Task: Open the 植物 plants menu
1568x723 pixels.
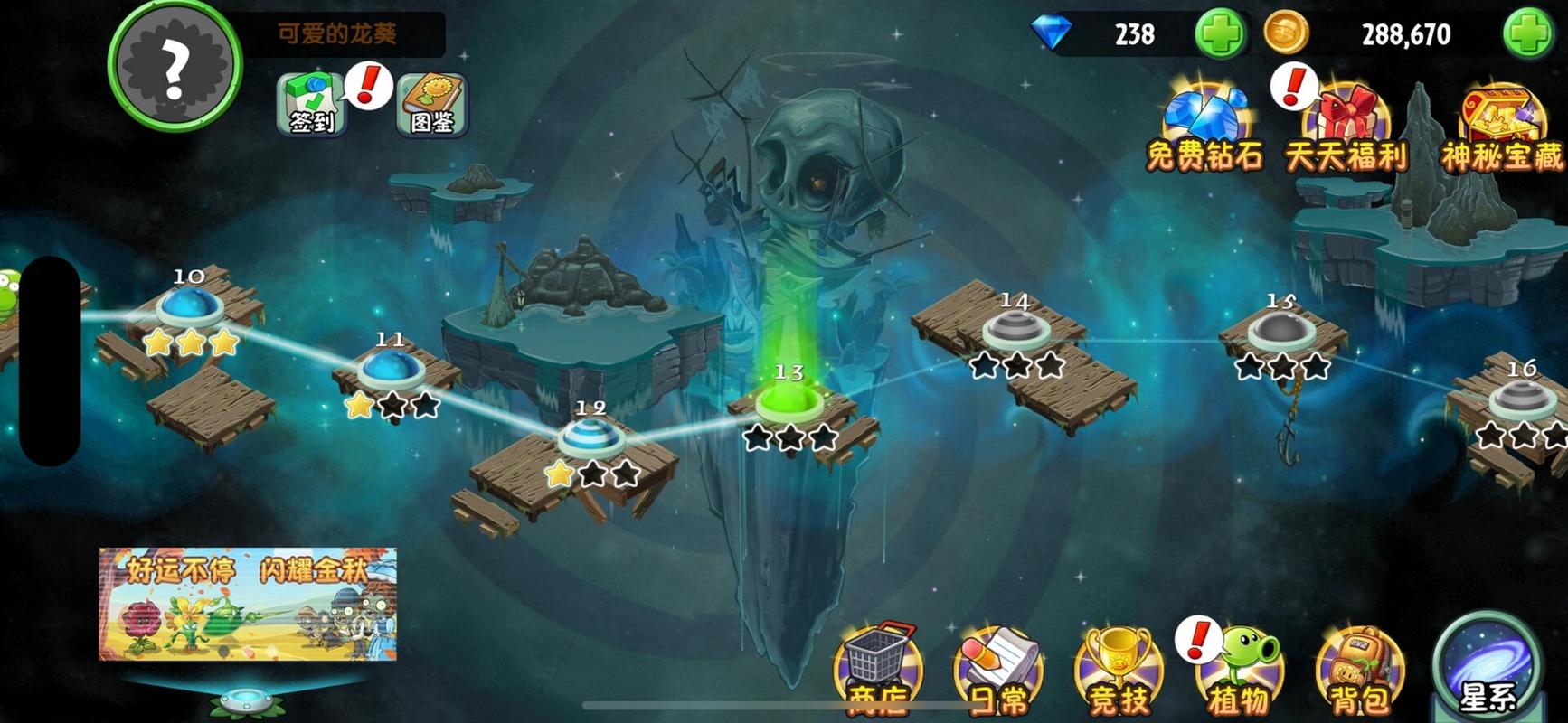Action: (1240, 671)
